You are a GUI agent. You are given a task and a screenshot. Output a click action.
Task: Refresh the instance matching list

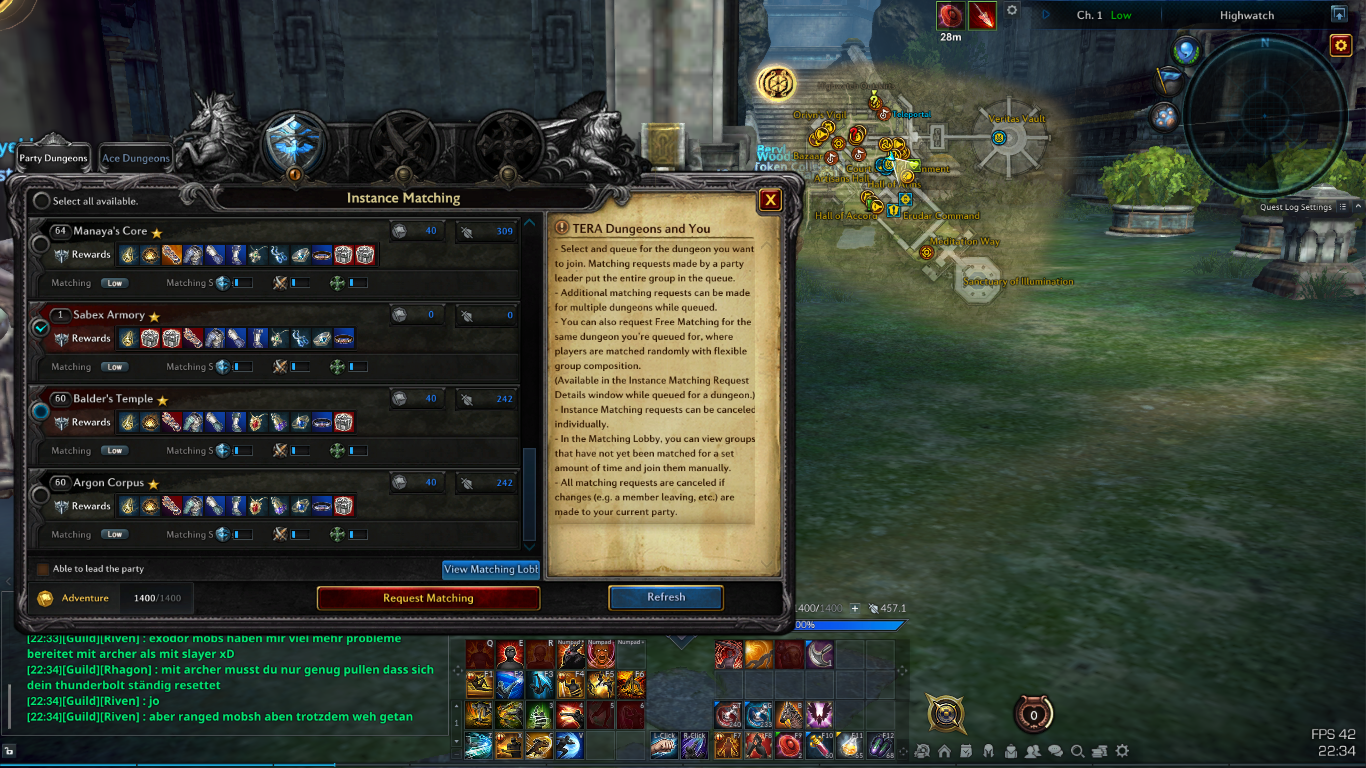(x=666, y=597)
